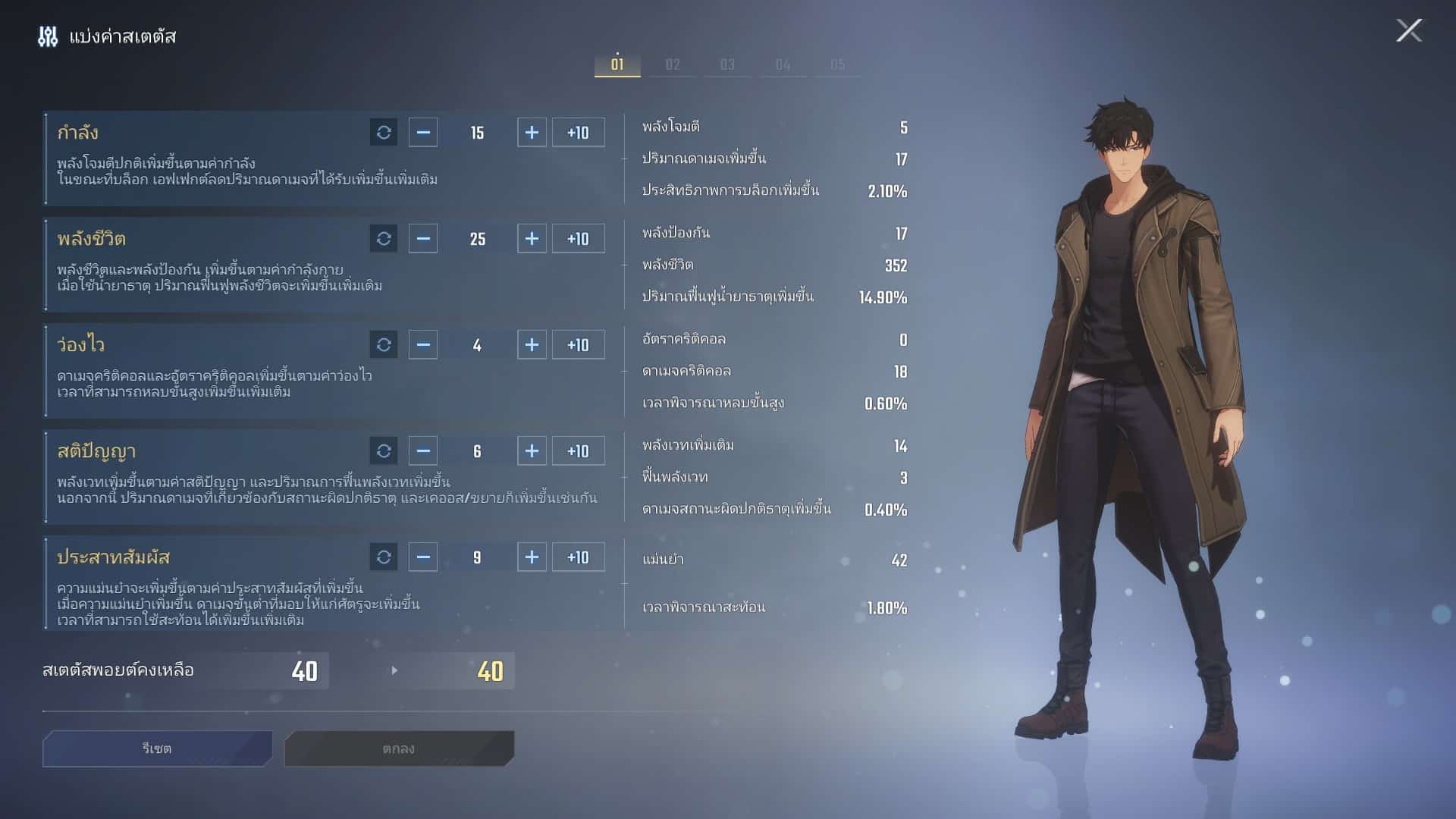Close the stat allocation screen
1456x819 pixels.
(x=1409, y=31)
